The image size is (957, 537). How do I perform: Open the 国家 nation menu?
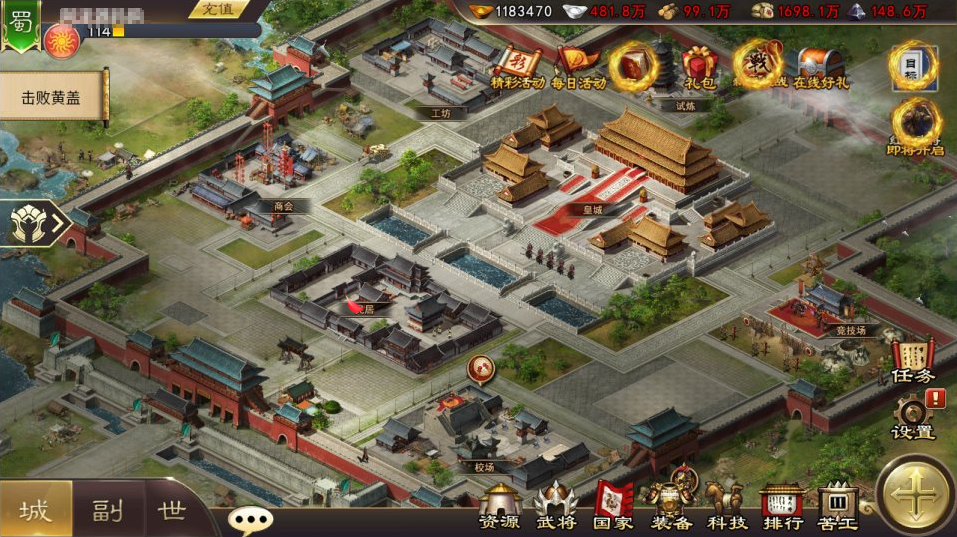tap(613, 507)
